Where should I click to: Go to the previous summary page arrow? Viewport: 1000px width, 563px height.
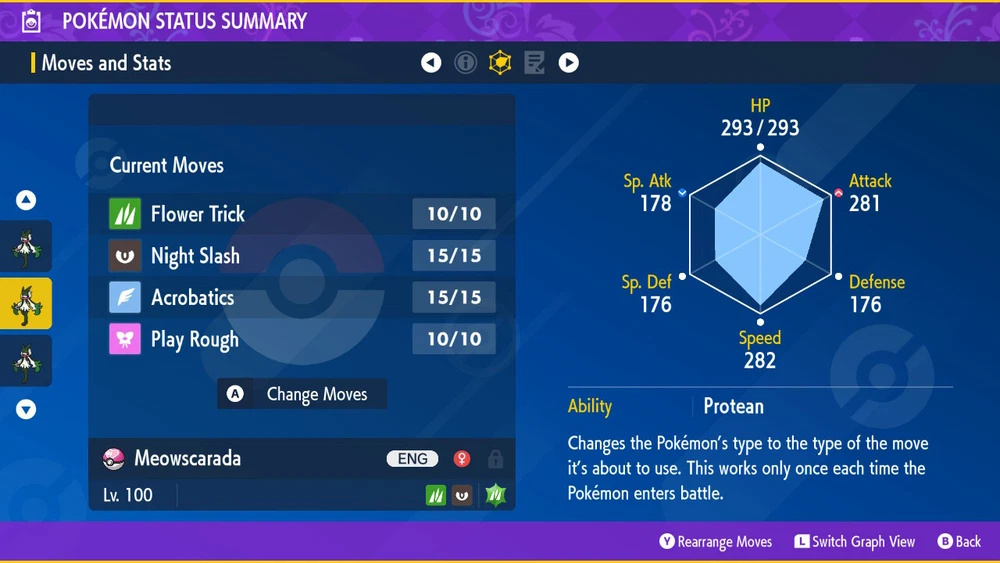click(x=431, y=63)
